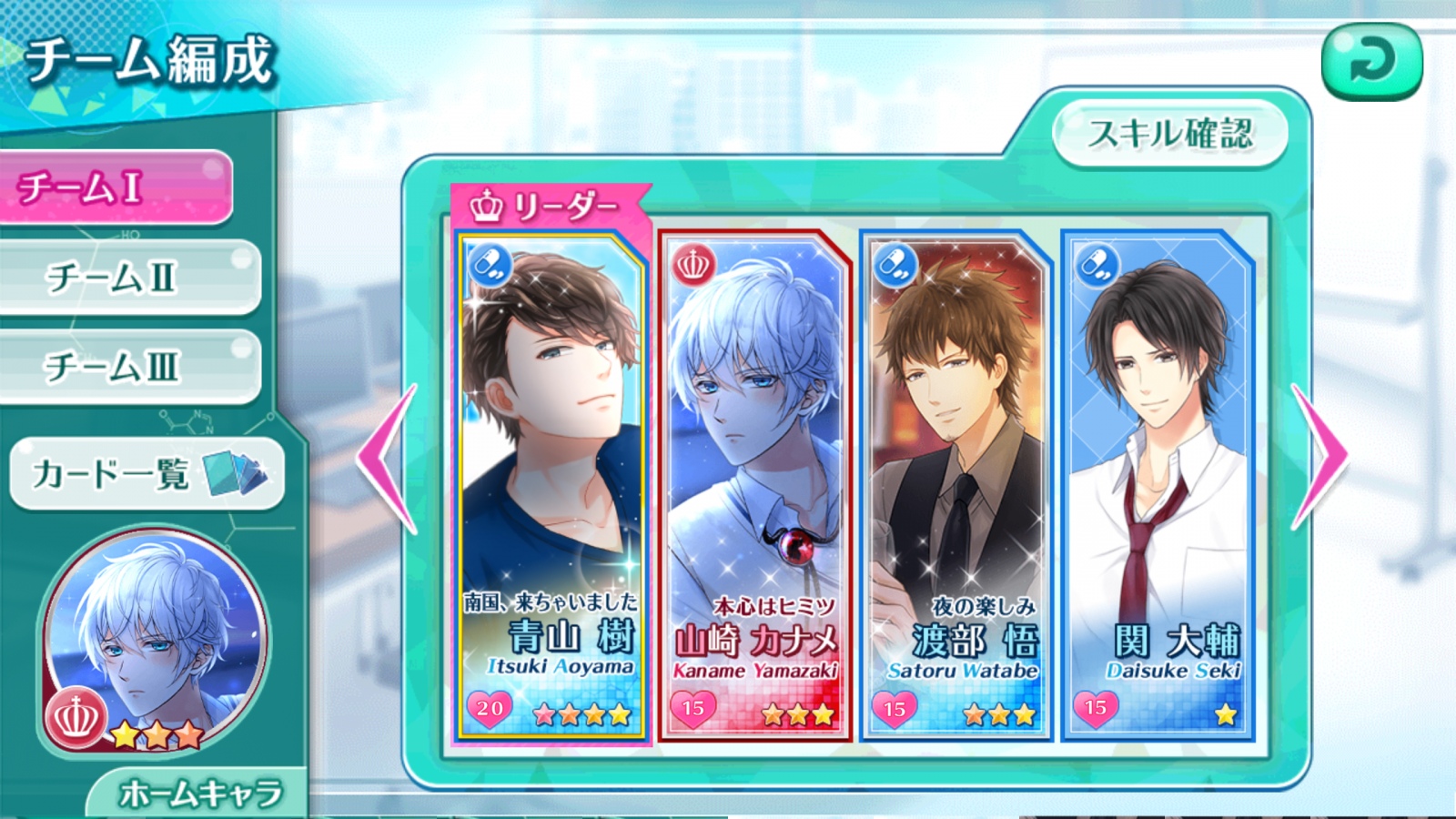The width and height of the screenshot is (1456, 819).
Task: Select the チームII tab
Action: (129, 278)
